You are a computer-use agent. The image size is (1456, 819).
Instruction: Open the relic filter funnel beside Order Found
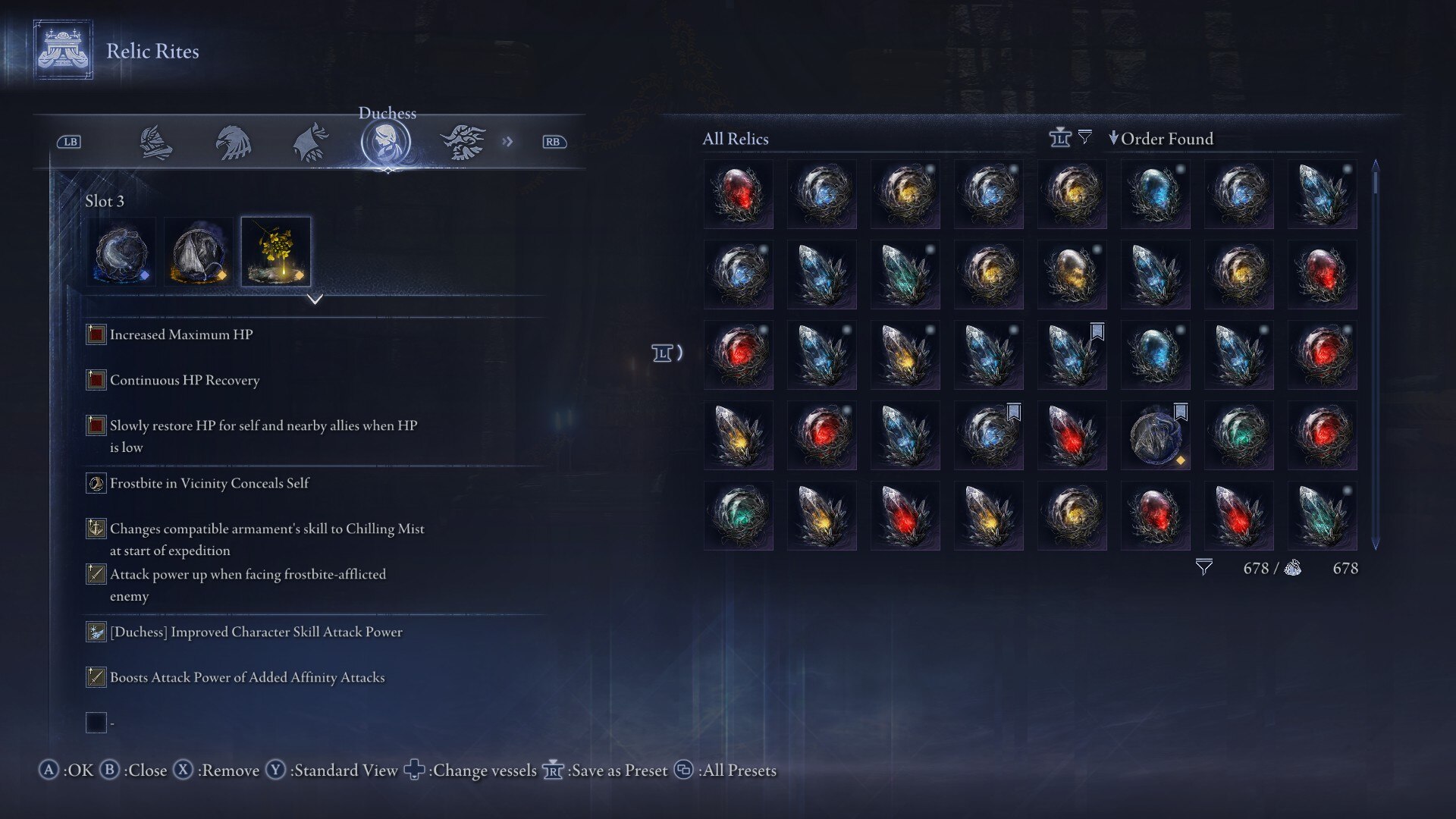coord(1085,137)
